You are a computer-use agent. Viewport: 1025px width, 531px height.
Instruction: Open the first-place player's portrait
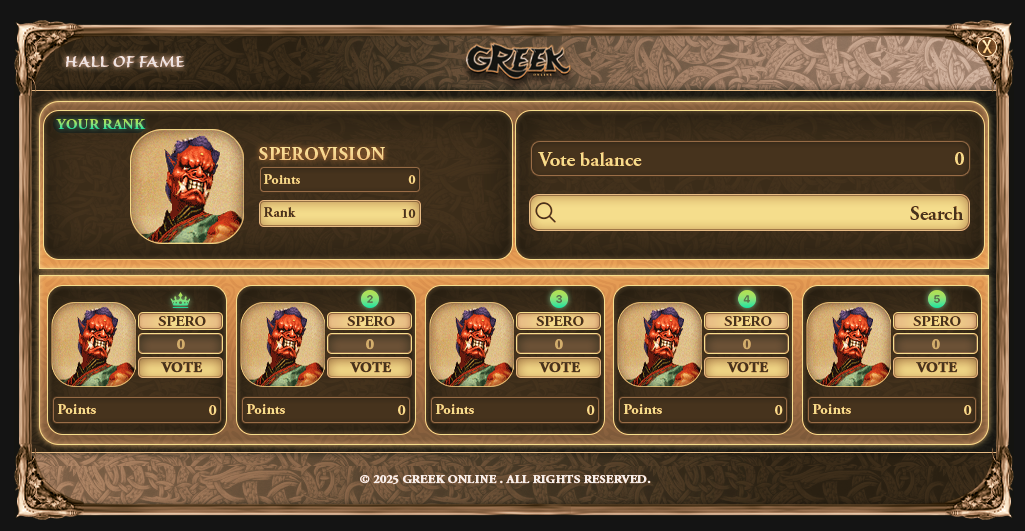pyautogui.click(x=94, y=344)
